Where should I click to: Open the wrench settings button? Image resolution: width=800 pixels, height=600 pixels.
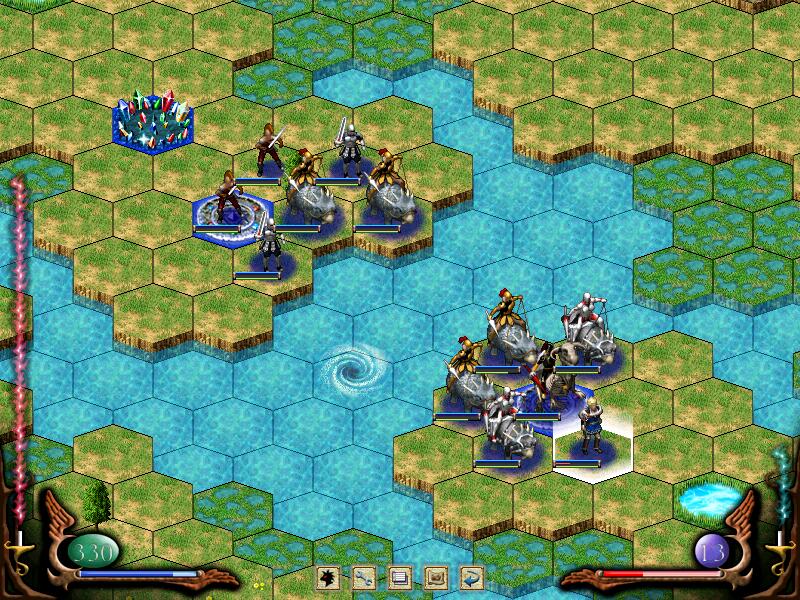tap(363, 577)
